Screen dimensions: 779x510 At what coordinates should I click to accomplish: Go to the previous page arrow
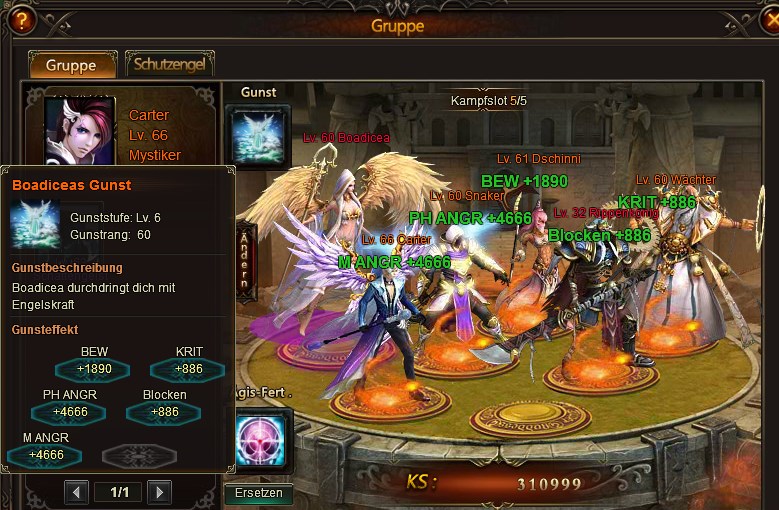click(77, 492)
